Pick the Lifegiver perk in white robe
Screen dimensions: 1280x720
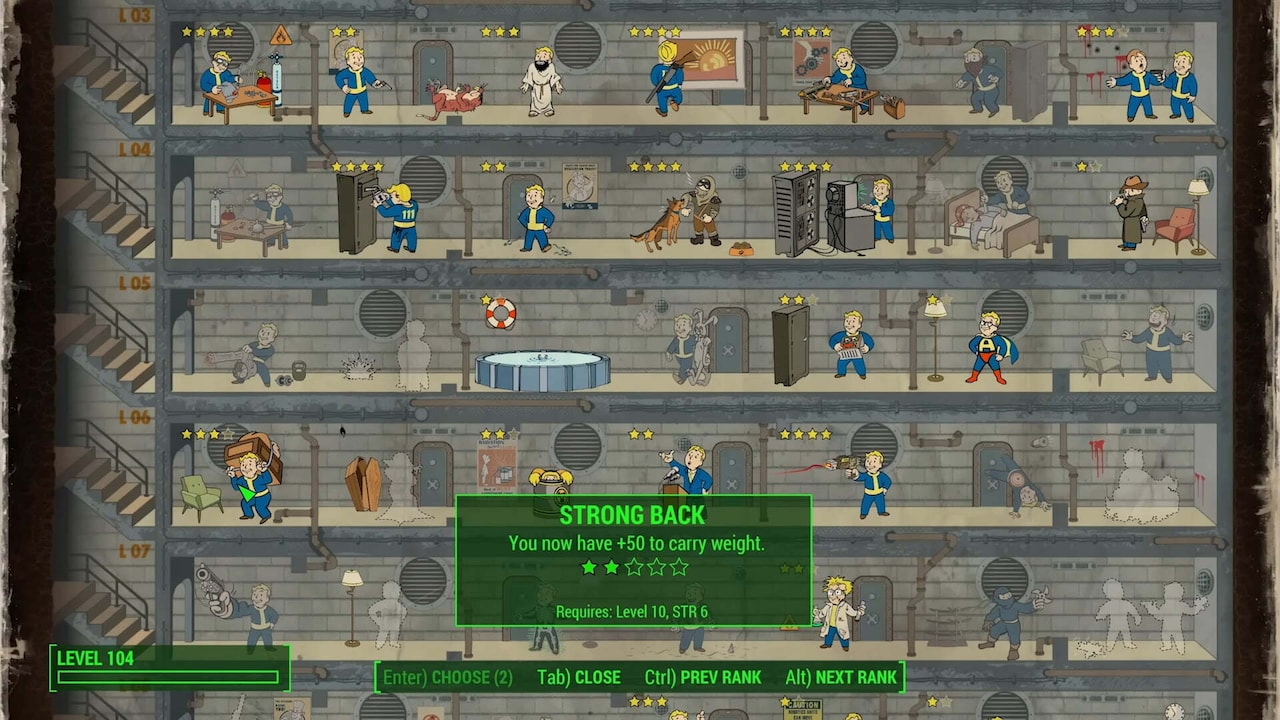[x=541, y=82]
